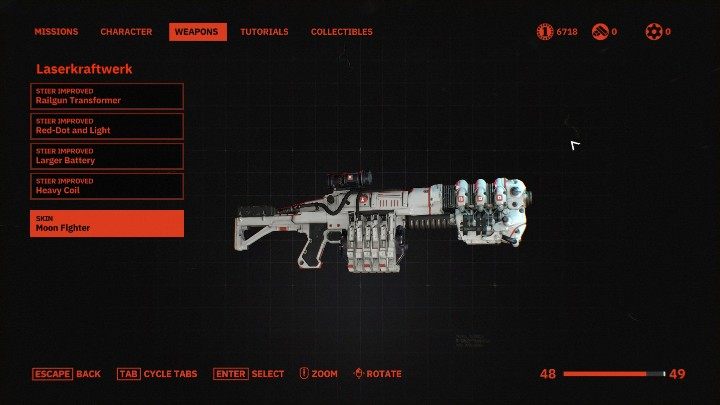The height and width of the screenshot is (405, 720).
Task: Choose the Railgun Transformer upgrade
Action: coord(107,96)
